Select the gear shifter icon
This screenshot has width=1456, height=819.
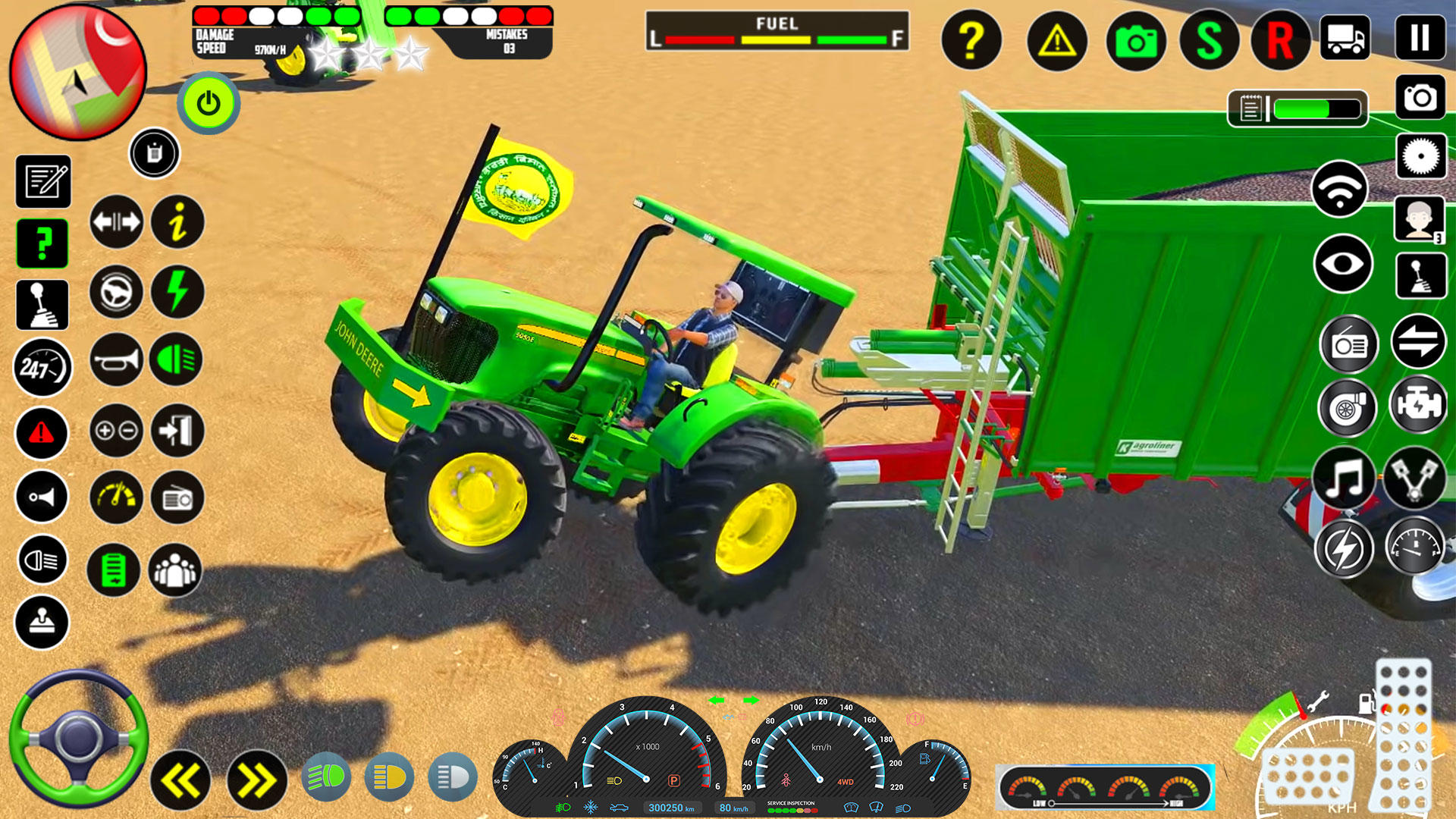pos(43,305)
